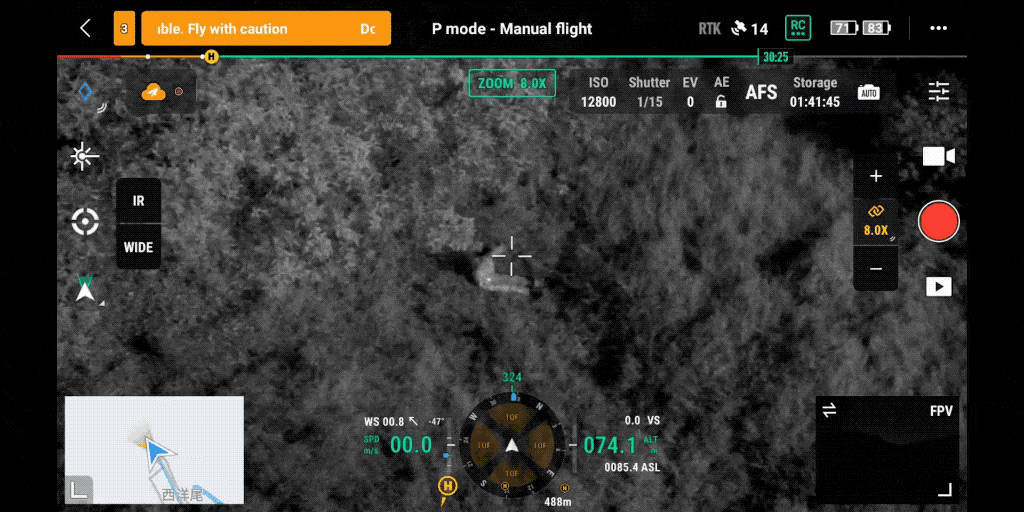
Task: Increase zoom with the plus button
Action: click(x=876, y=177)
